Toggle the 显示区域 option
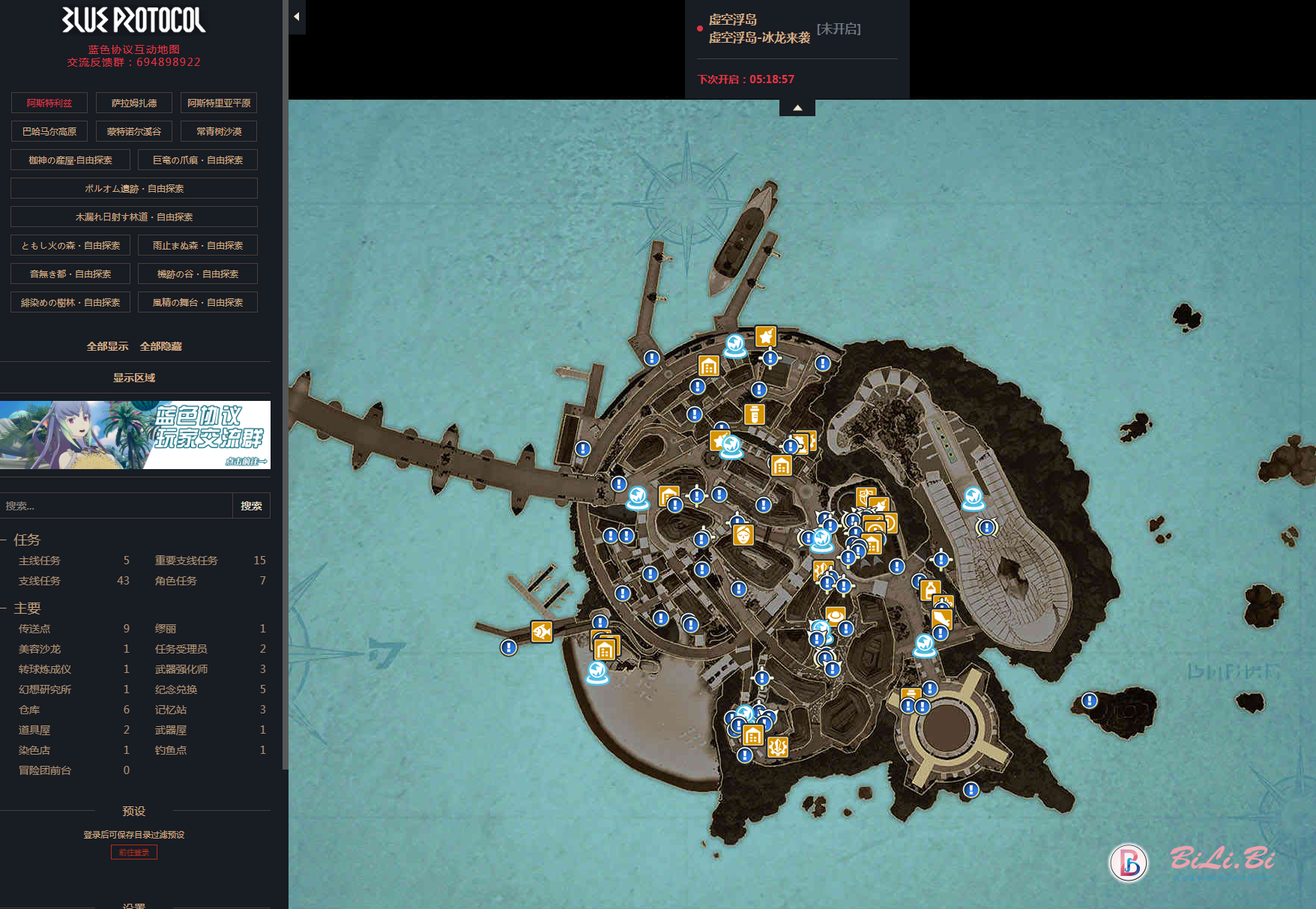Screen dimensions: 1316x909 point(134,378)
